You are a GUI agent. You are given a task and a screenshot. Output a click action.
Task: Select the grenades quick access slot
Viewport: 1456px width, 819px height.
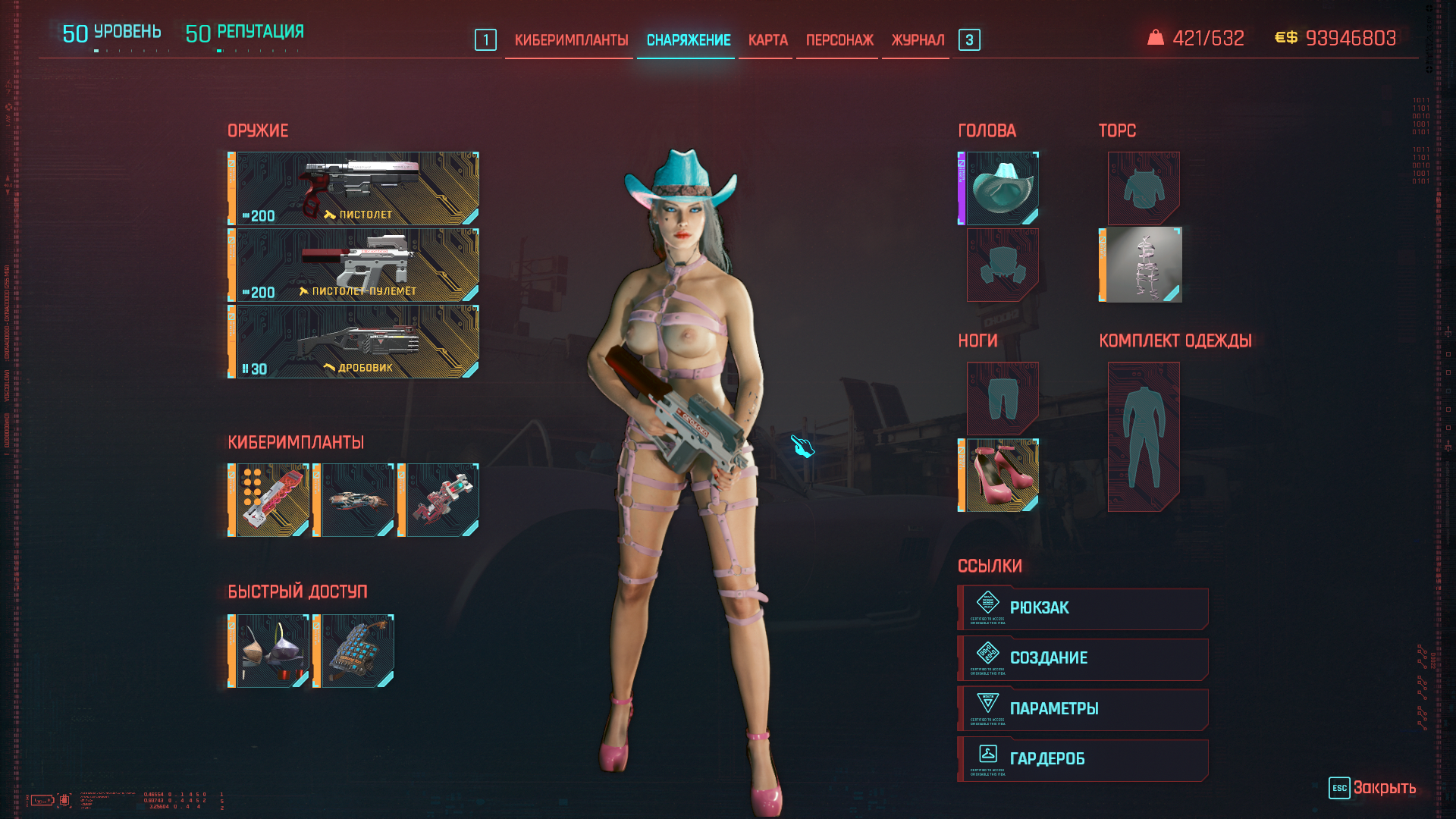(271, 651)
